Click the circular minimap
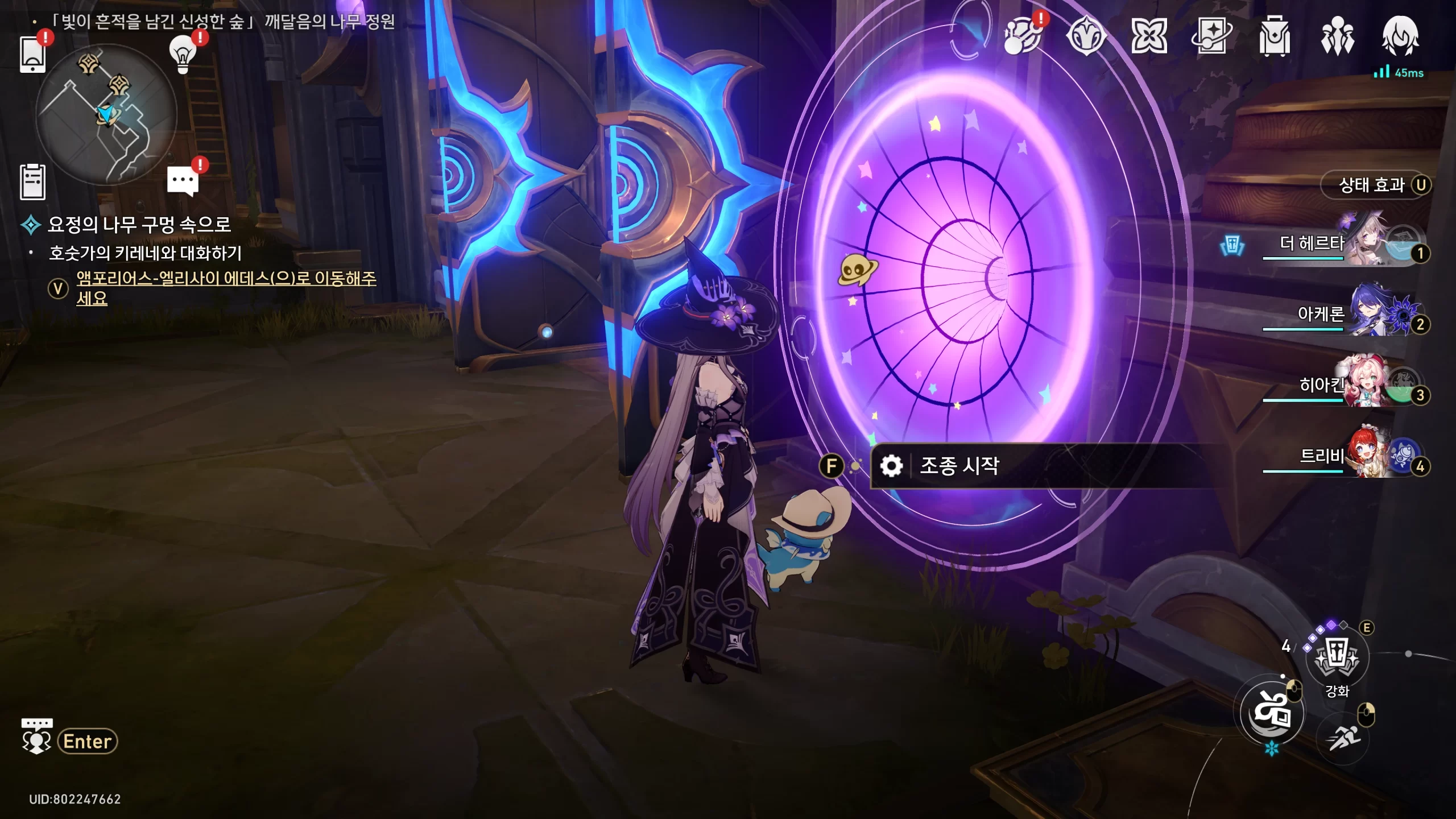This screenshot has width=1456, height=819. pos(106,114)
